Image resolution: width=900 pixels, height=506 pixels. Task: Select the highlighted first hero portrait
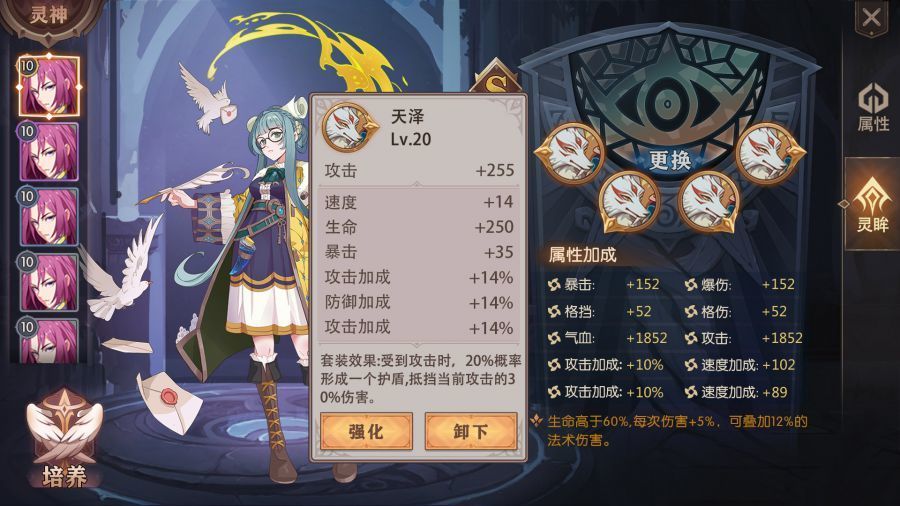[x=49, y=86]
